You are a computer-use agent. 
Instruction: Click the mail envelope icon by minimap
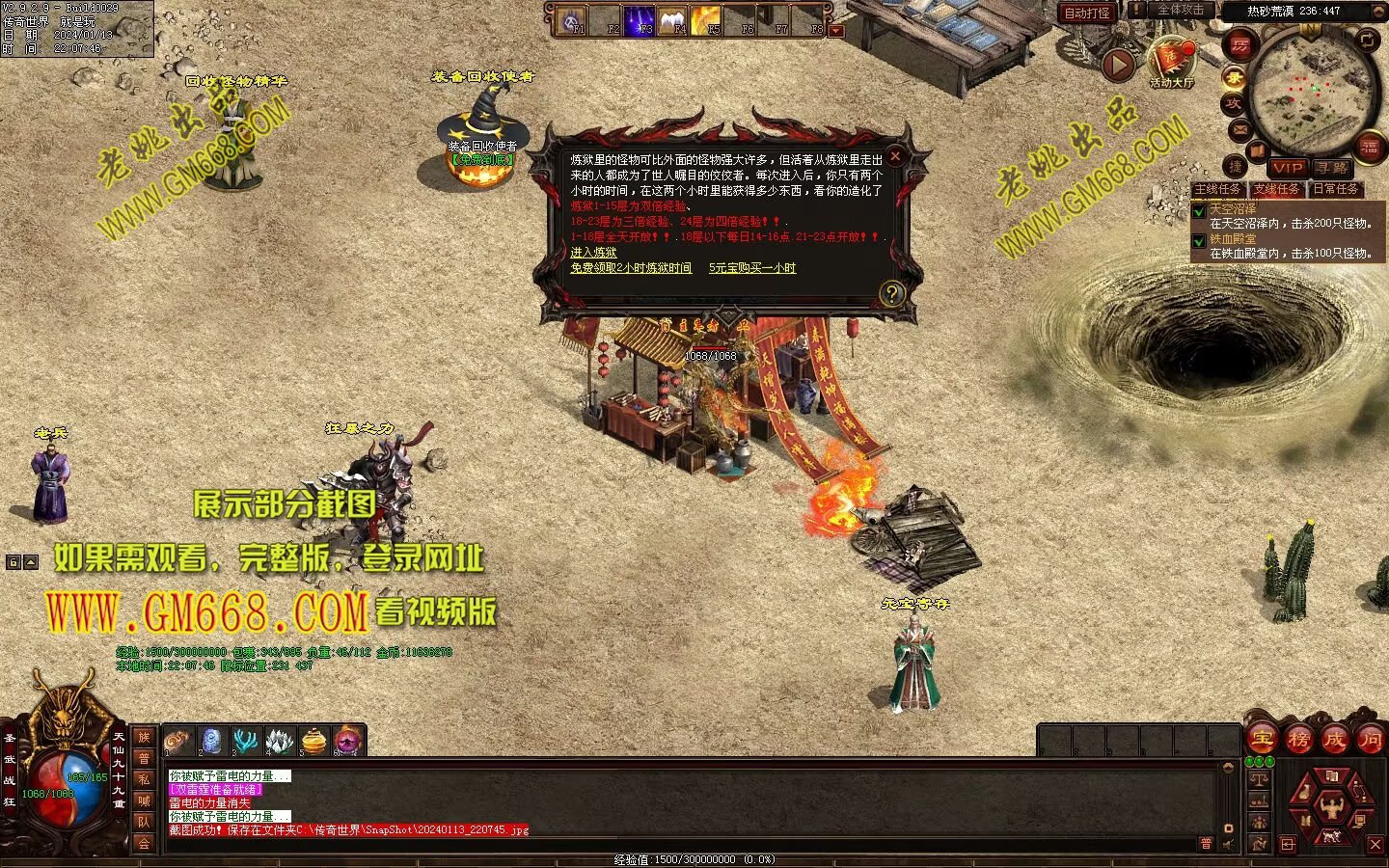click(x=1239, y=130)
